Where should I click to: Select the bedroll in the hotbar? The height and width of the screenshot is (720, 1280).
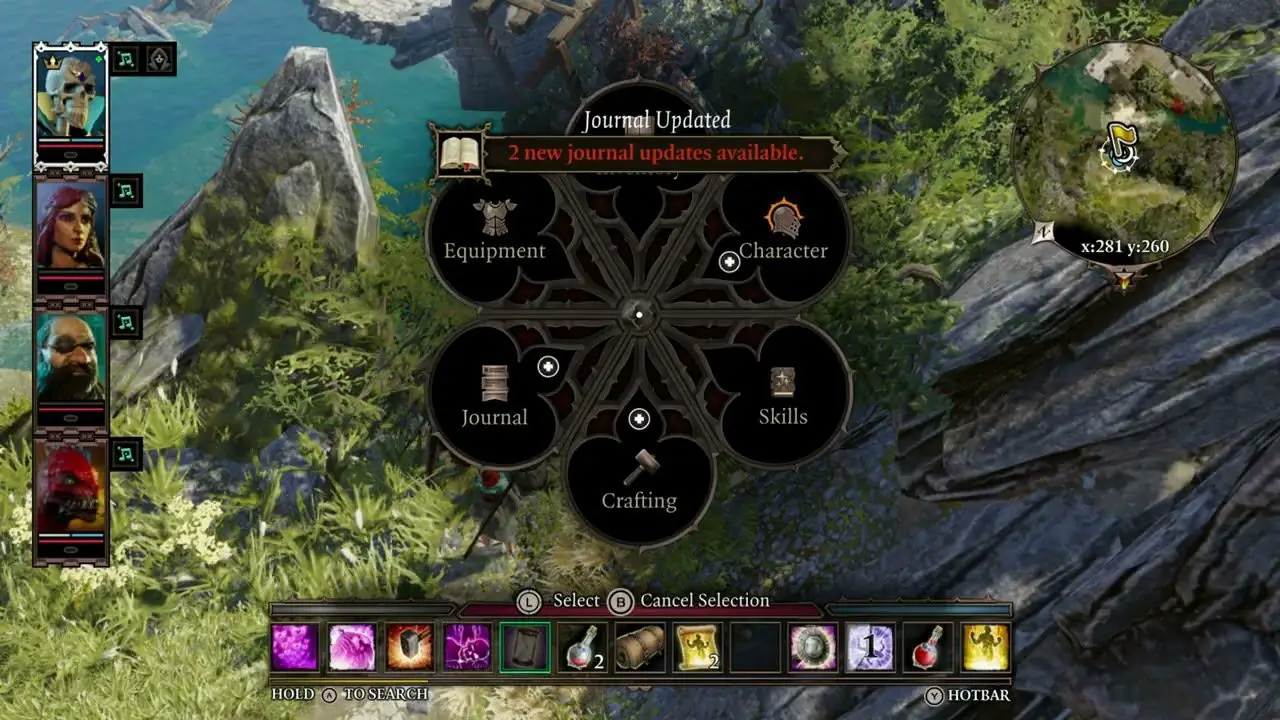[x=640, y=647]
